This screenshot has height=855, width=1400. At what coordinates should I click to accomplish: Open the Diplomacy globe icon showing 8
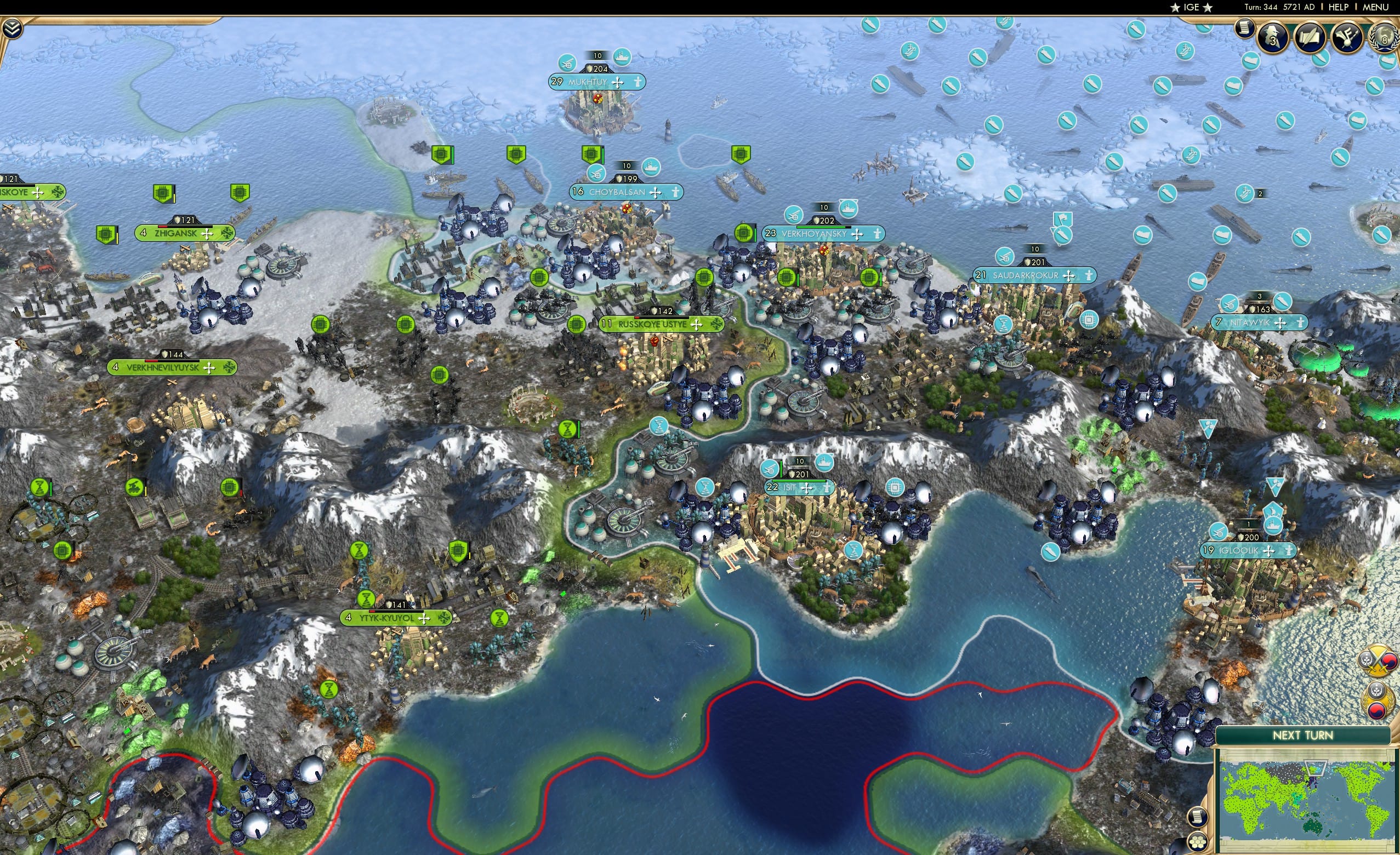click(x=1383, y=37)
